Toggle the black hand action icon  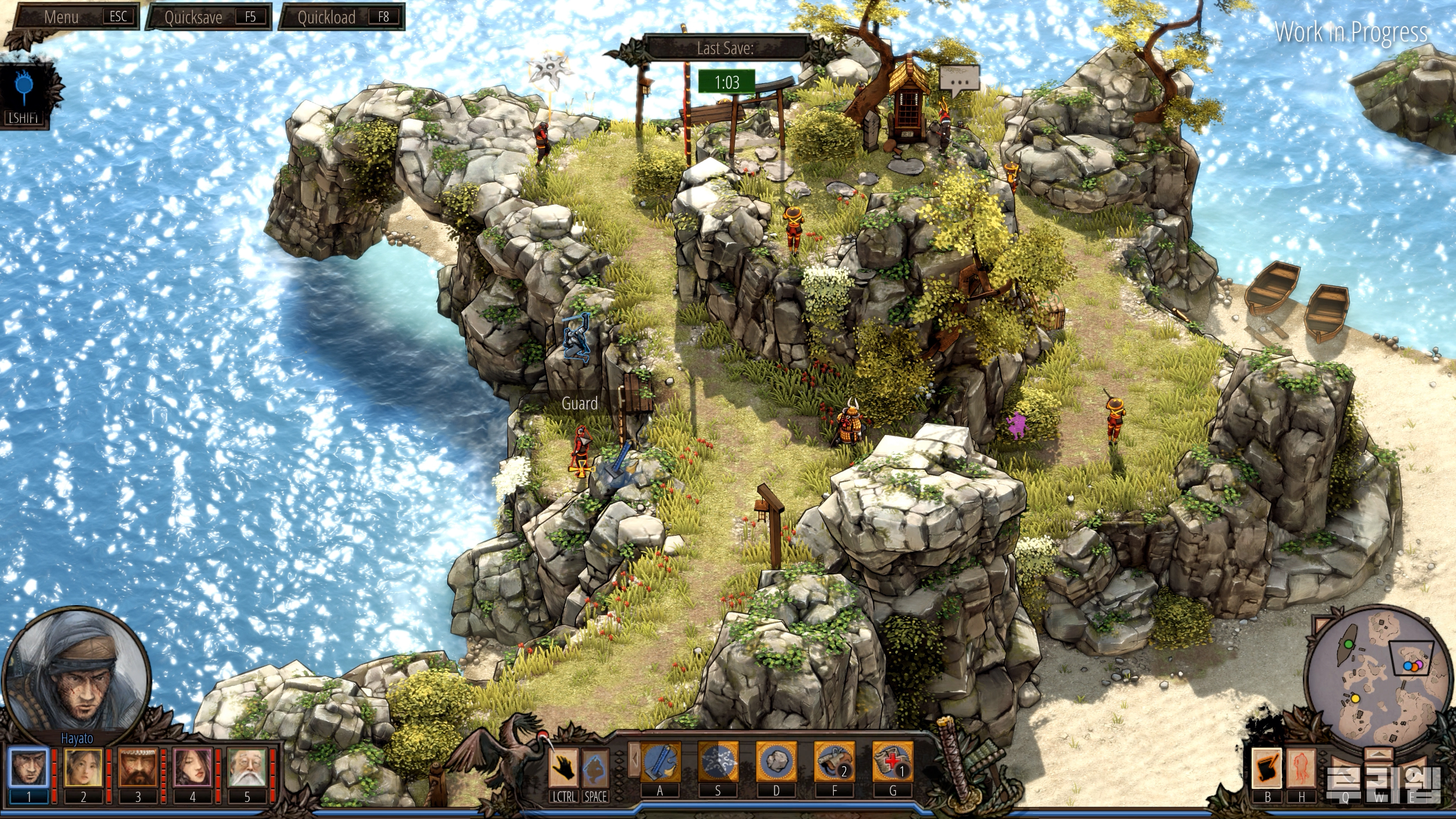(x=564, y=767)
